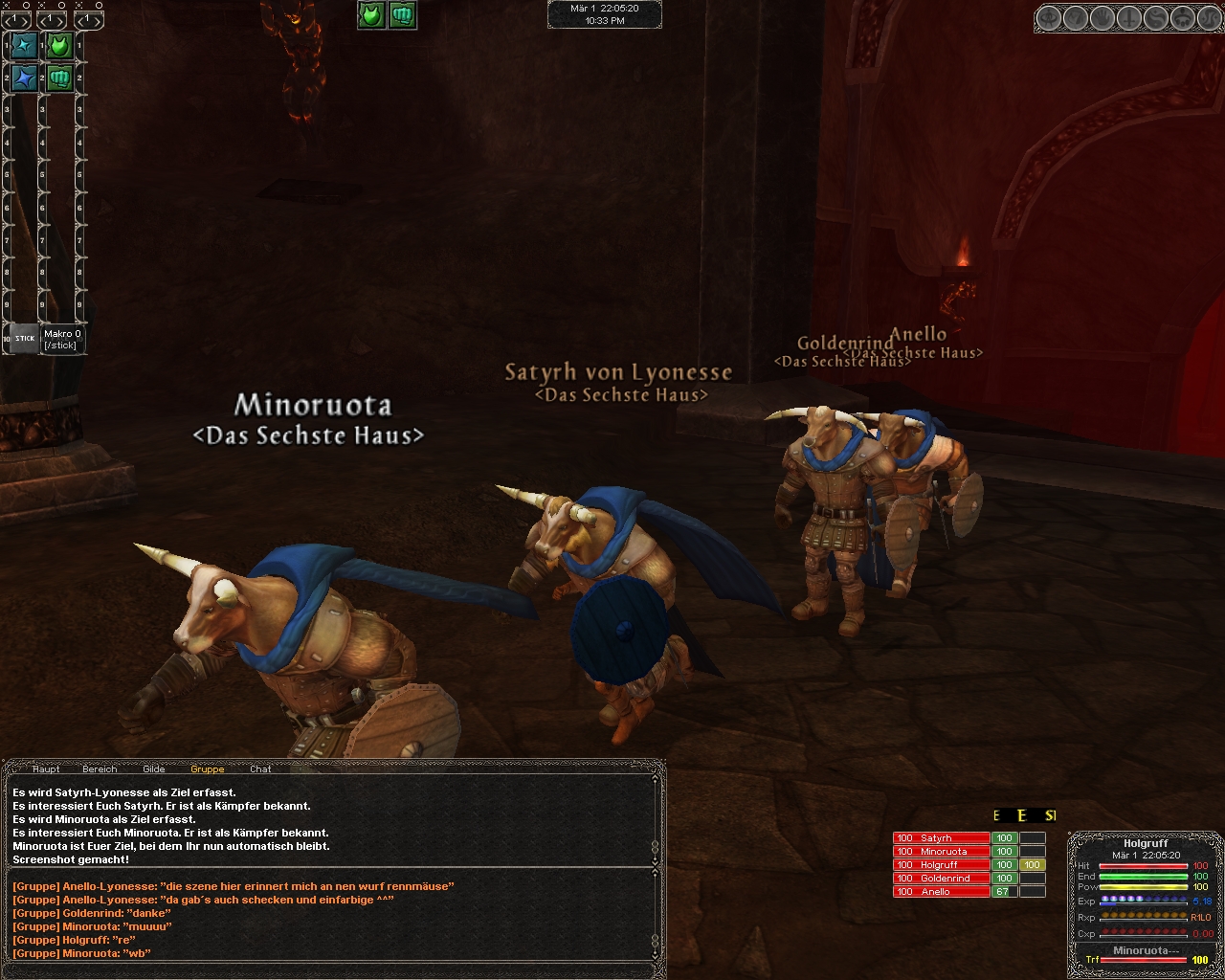Screen dimensions: 1225x980
Task: Select the Gilde chat tab
Action: 153,768
